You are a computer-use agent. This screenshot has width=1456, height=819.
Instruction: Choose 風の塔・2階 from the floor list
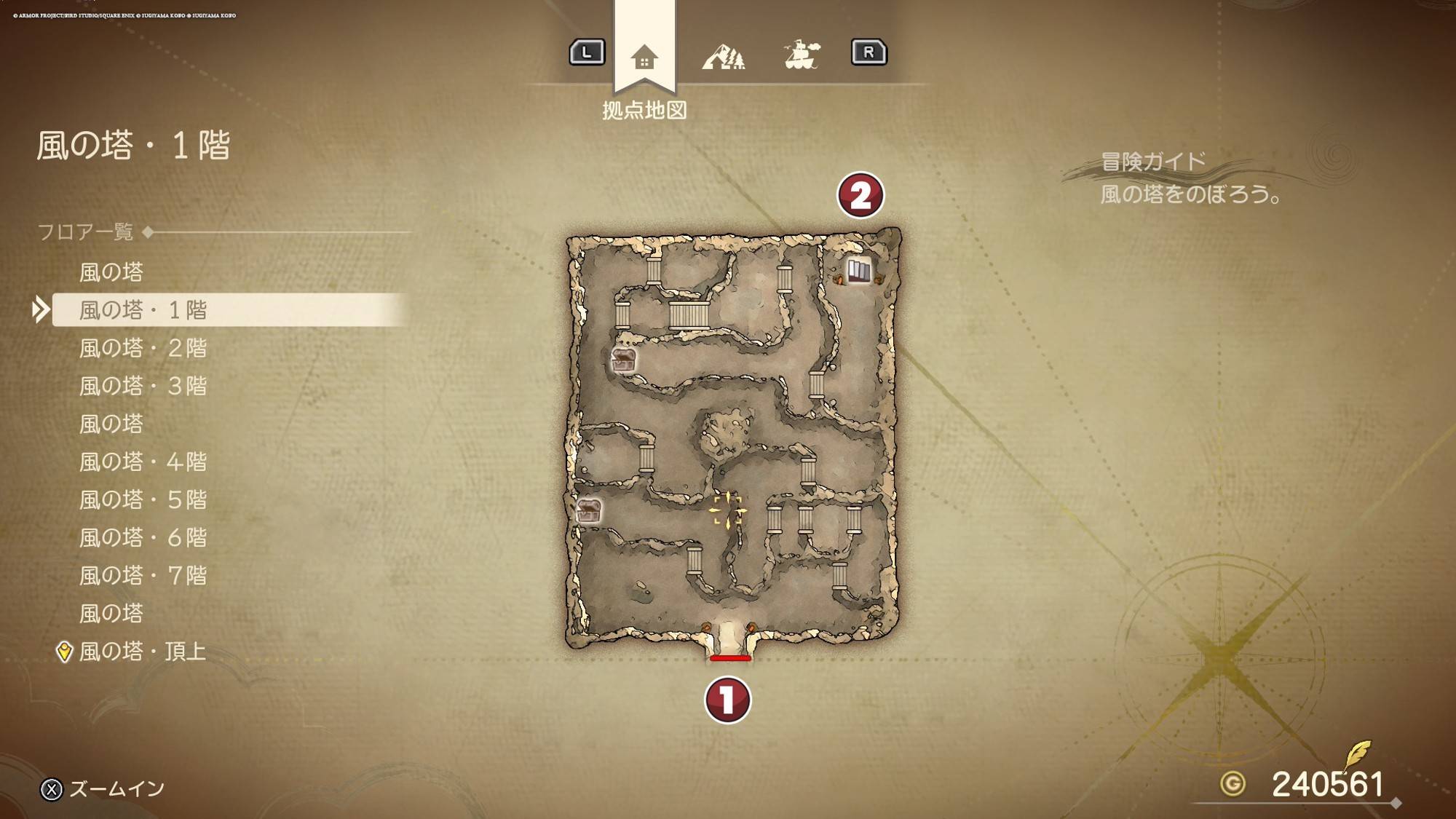point(143,348)
